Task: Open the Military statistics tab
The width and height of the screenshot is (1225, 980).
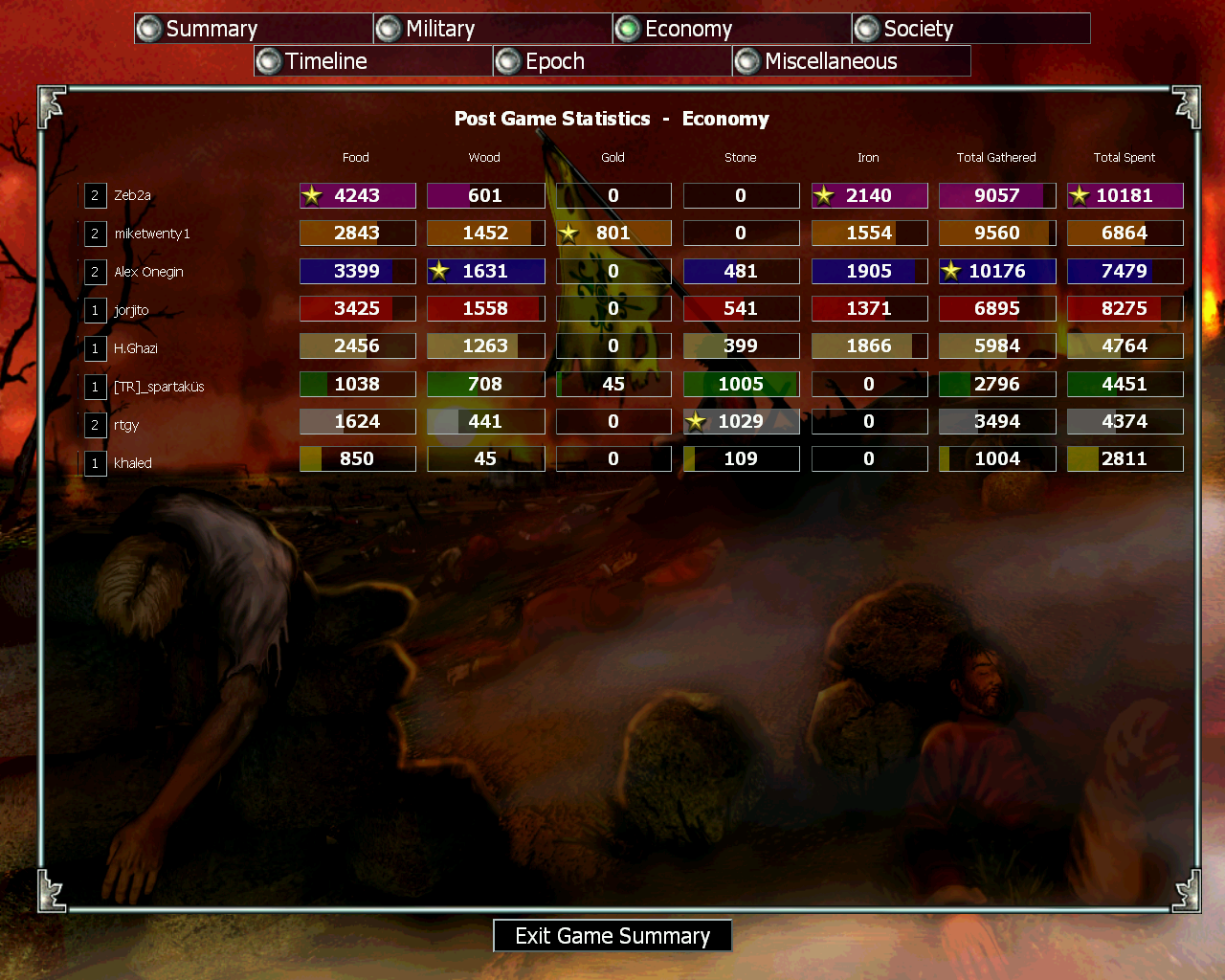Action: (x=492, y=29)
